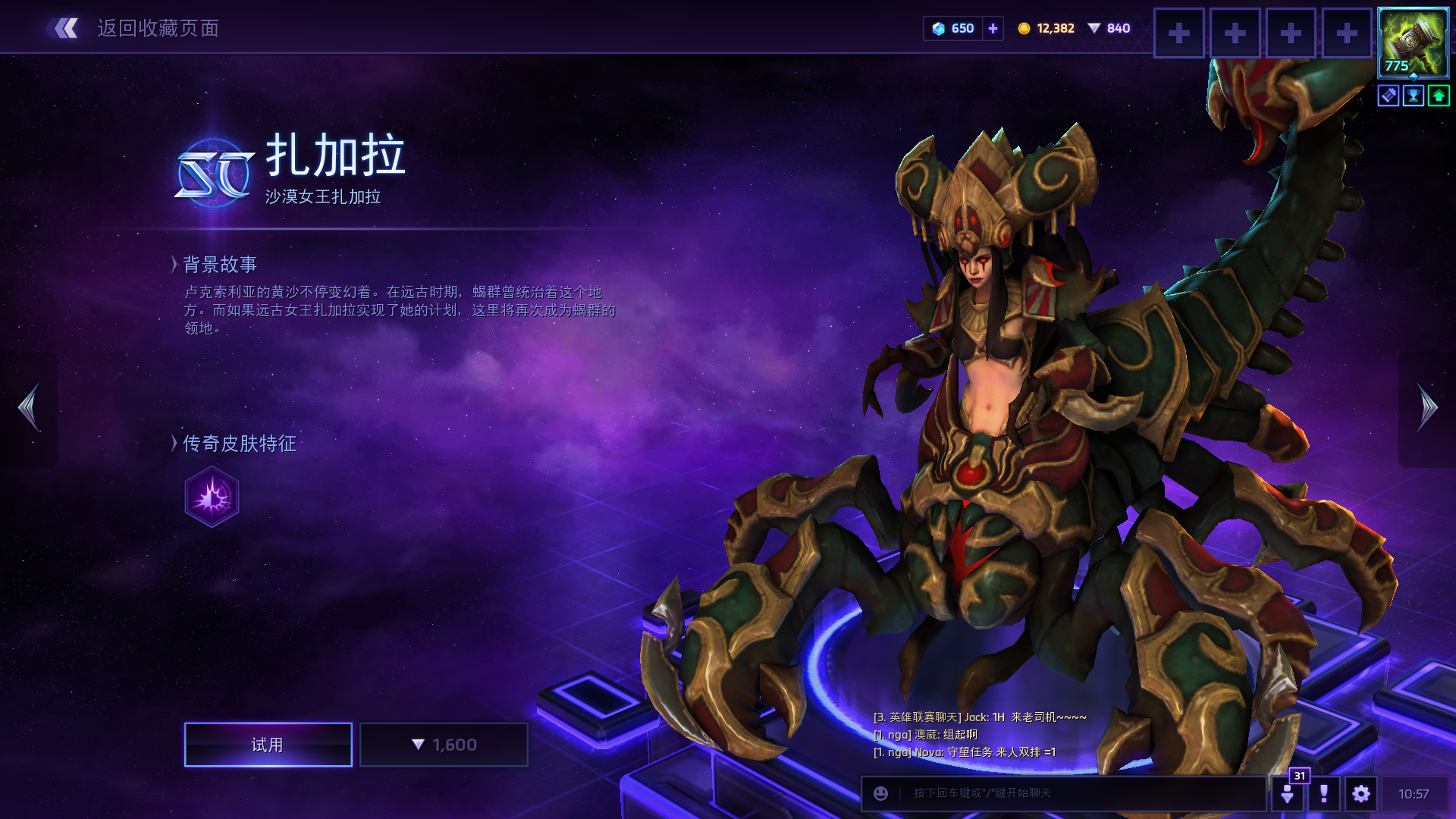The height and width of the screenshot is (819, 1456).
Task: Show the previous skin with left arrow
Action: (x=29, y=408)
